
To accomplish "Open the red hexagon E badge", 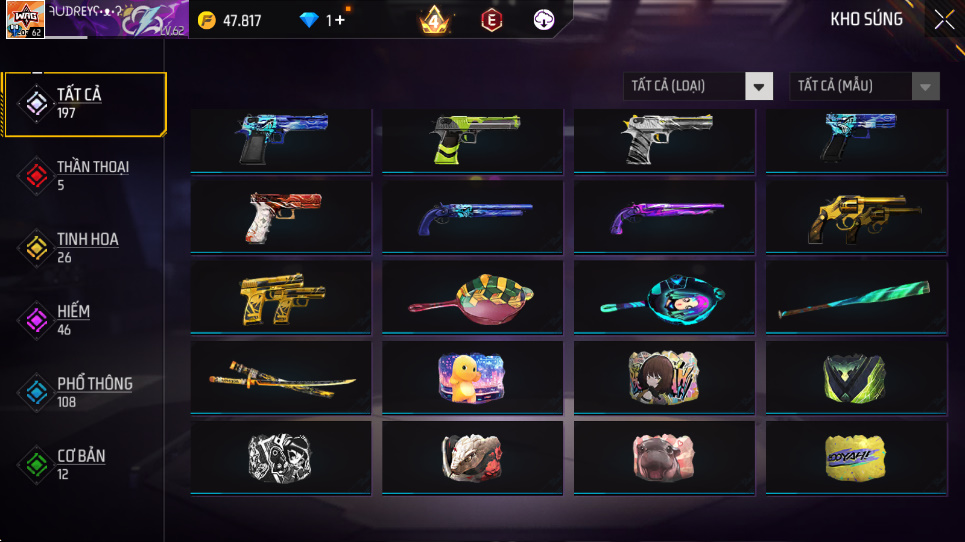I will point(490,20).
